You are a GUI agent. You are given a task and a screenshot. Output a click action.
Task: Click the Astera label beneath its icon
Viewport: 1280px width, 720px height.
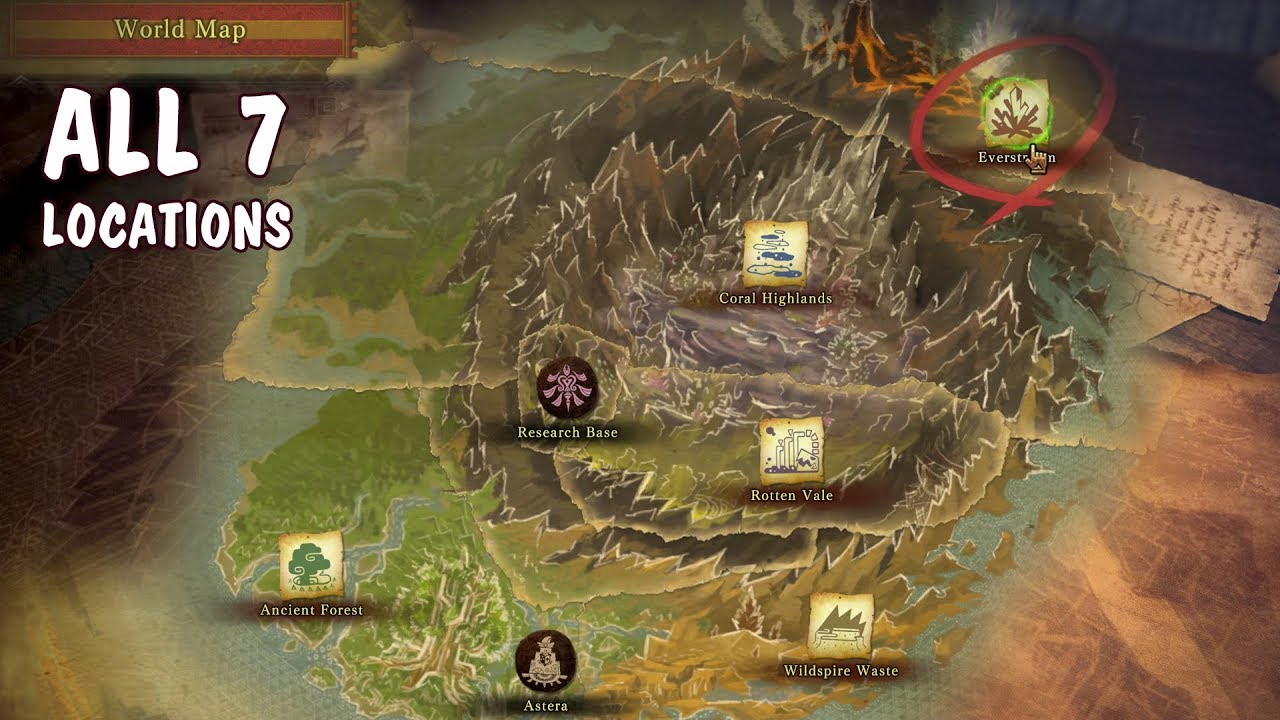click(547, 703)
